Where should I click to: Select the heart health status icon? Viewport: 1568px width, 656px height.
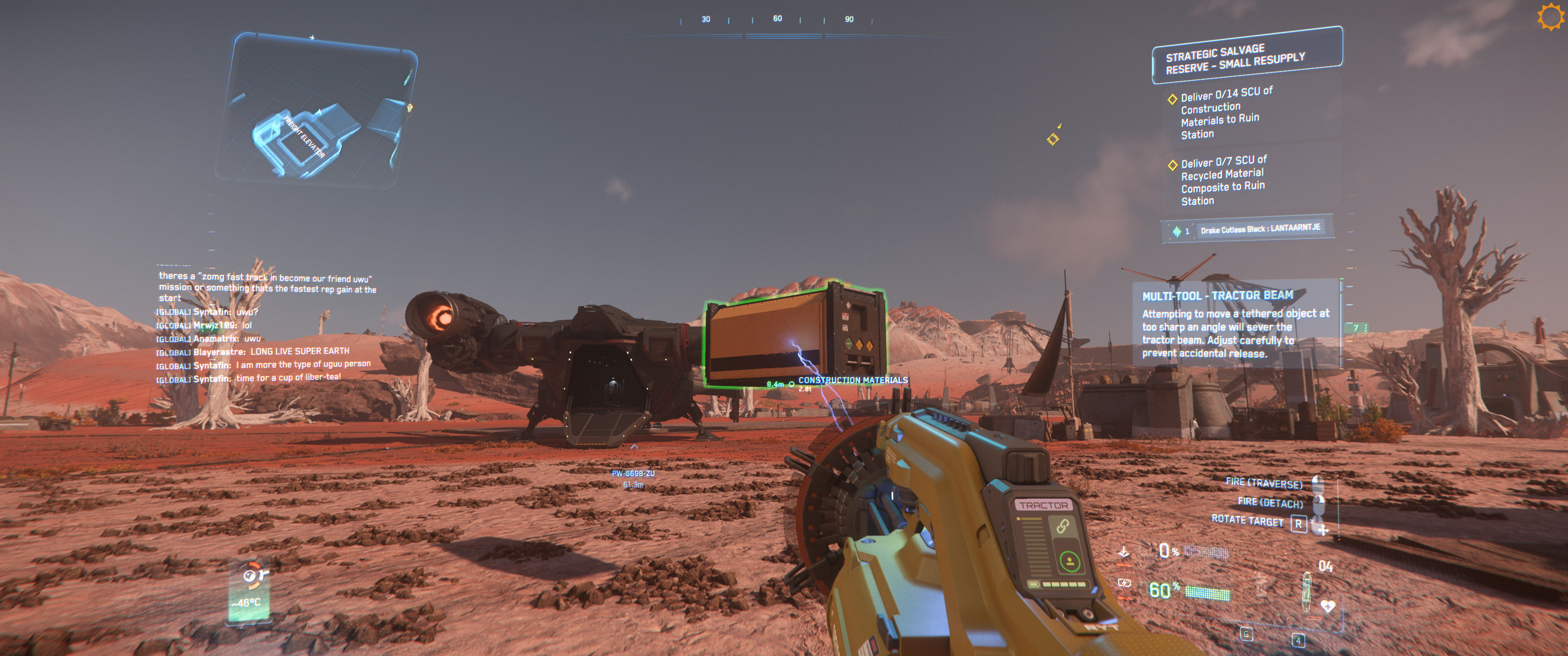pyautogui.click(x=1328, y=606)
